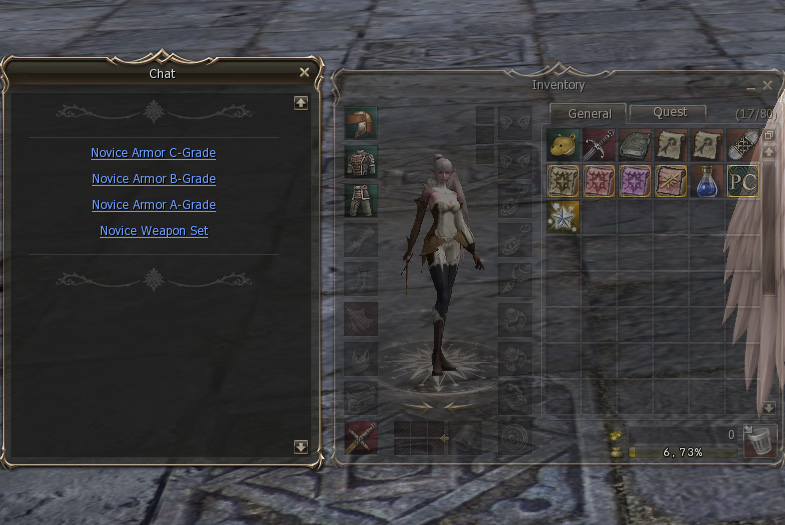Select the blue star item

point(563,217)
